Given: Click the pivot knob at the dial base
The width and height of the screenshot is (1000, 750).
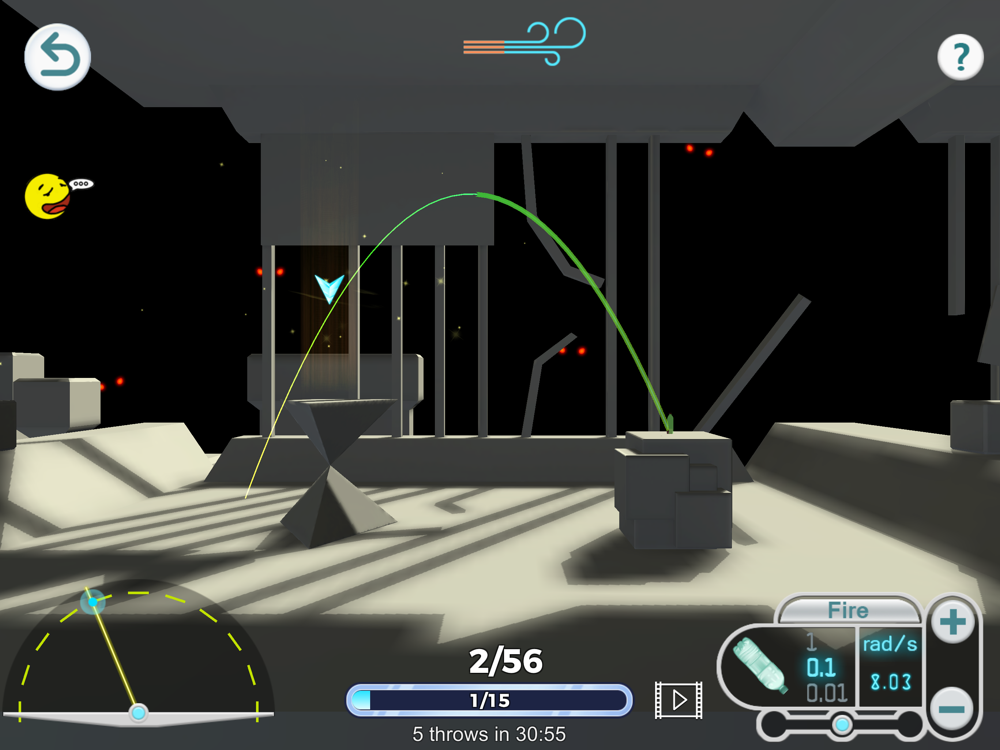Looking at the screenshot, I should (139, 713).
